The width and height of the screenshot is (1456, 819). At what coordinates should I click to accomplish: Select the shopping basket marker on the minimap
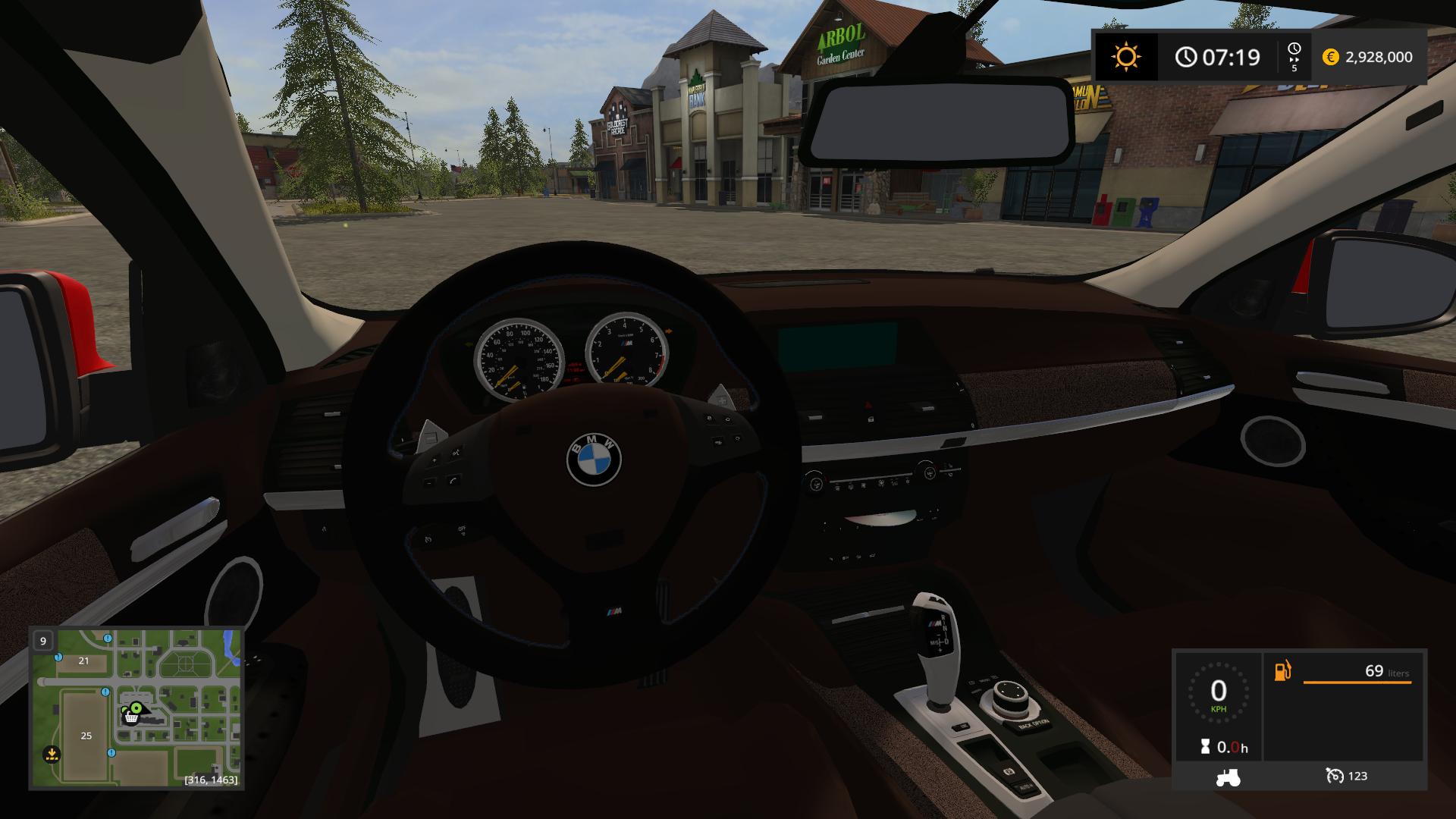coord(130,718)
